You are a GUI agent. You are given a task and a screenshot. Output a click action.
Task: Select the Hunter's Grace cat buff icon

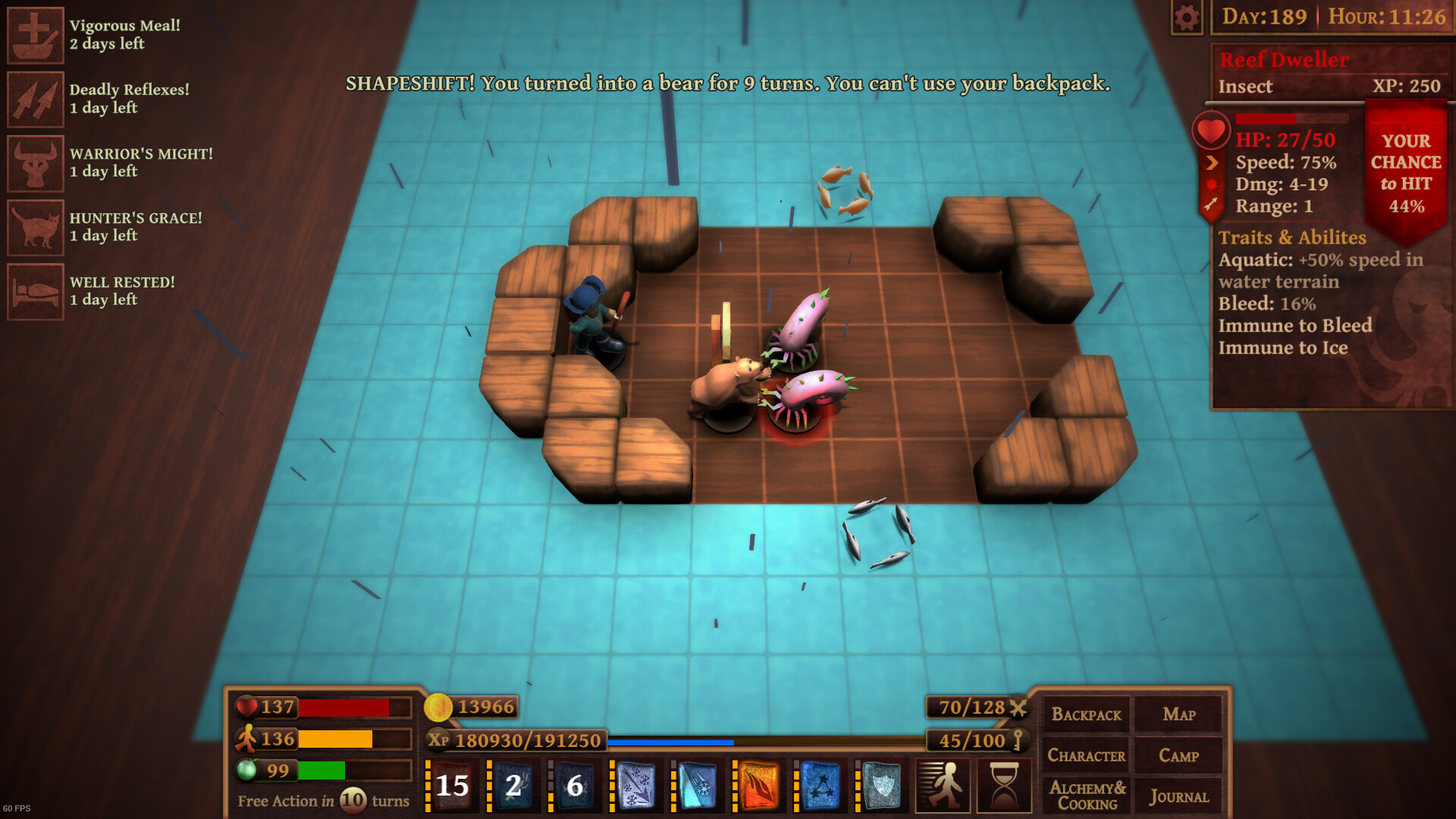point(35,227)
